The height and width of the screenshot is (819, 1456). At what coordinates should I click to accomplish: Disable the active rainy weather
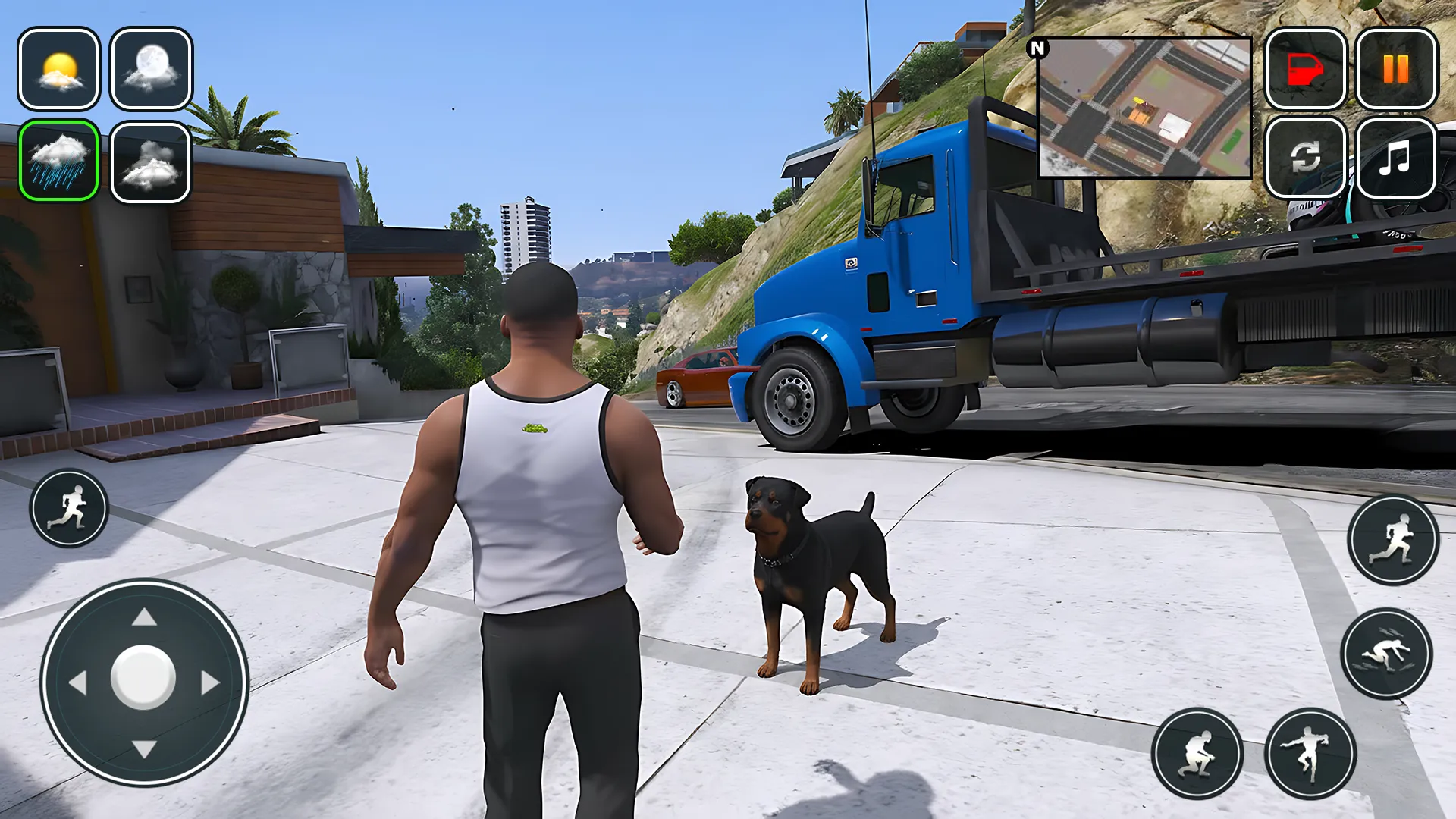click(60, 162)
